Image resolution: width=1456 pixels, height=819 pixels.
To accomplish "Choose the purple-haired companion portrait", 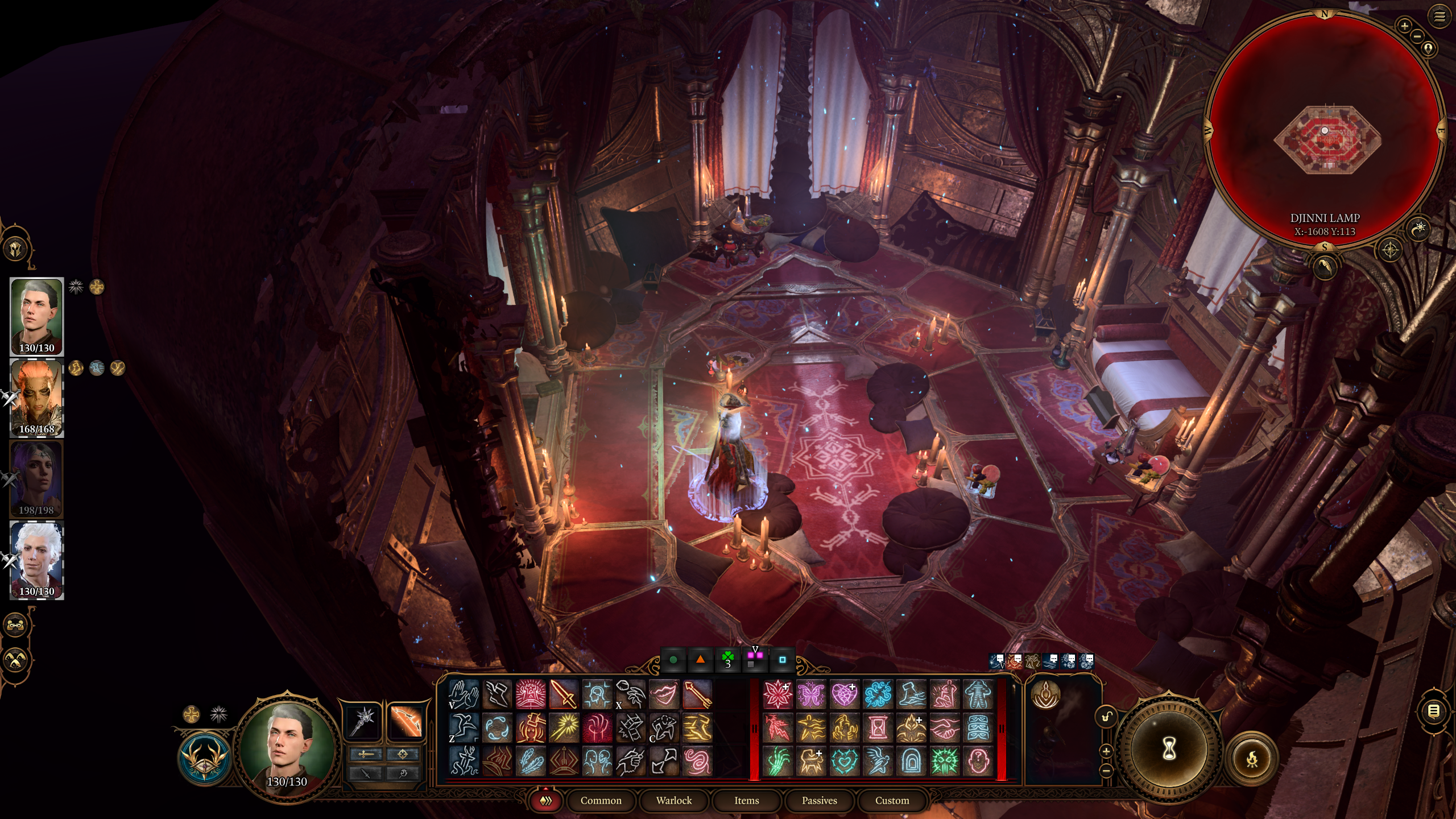I will [37, 479].
